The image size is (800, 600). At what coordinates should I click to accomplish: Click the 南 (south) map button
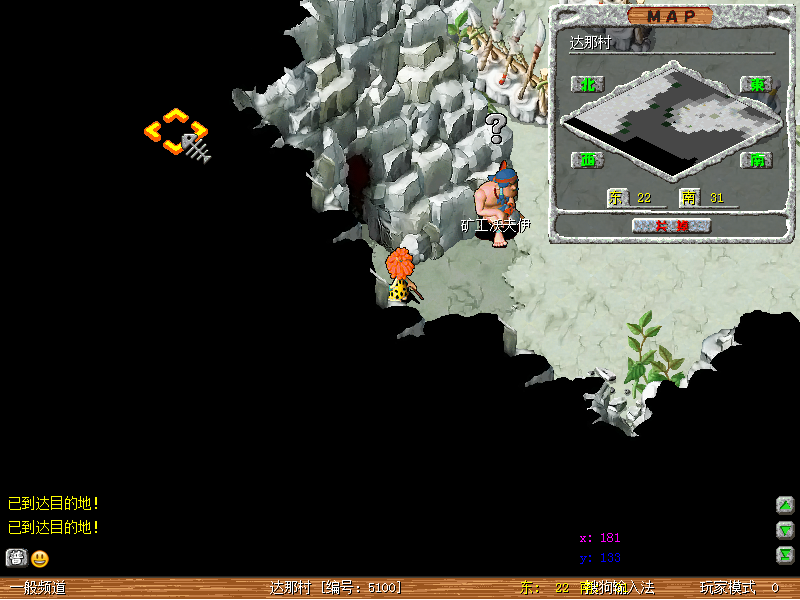[757, 159]
